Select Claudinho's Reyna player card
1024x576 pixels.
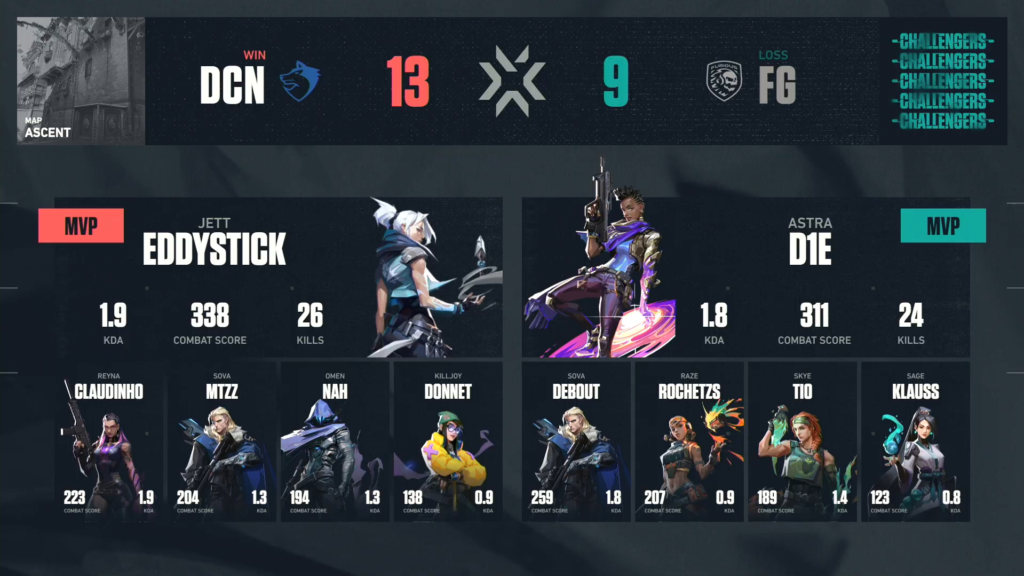pyautogui.click(x=108, y=440)
